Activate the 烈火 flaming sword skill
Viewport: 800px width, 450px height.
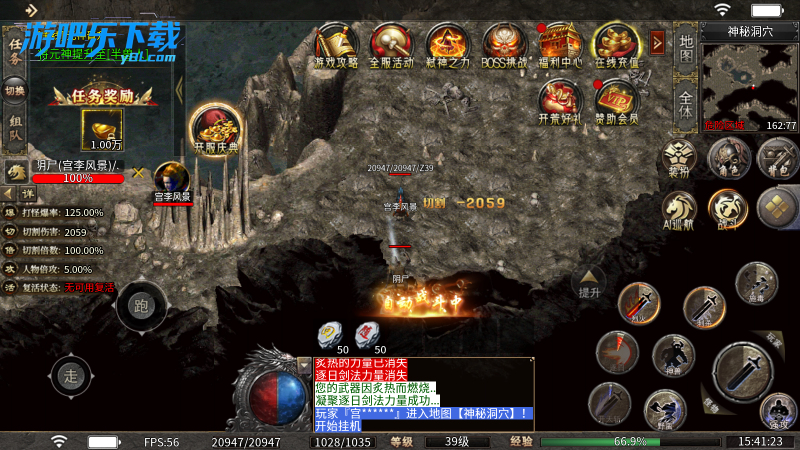pyautogui.click(x=638, y=302)
